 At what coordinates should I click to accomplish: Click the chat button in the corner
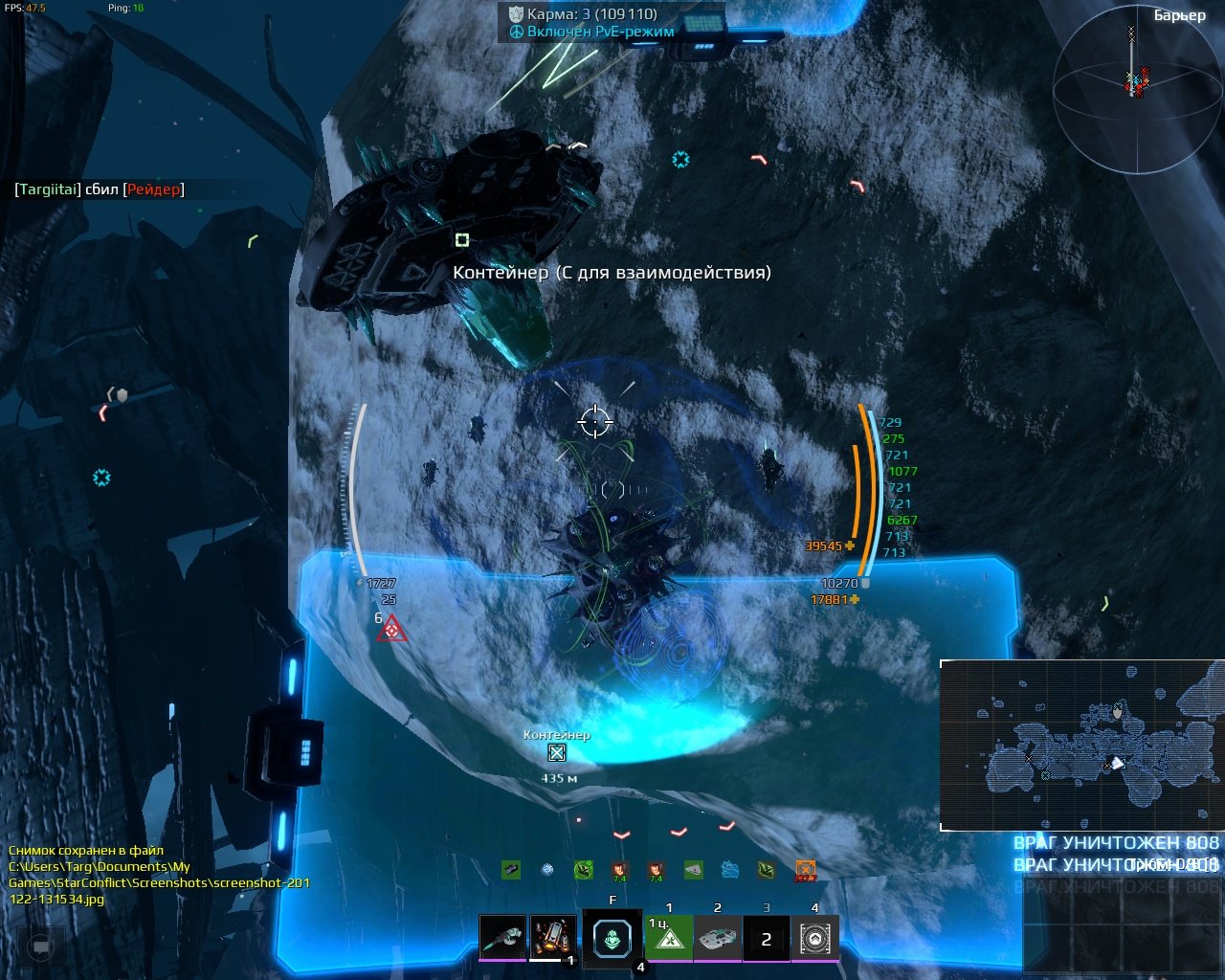click(x=40, y=946)
